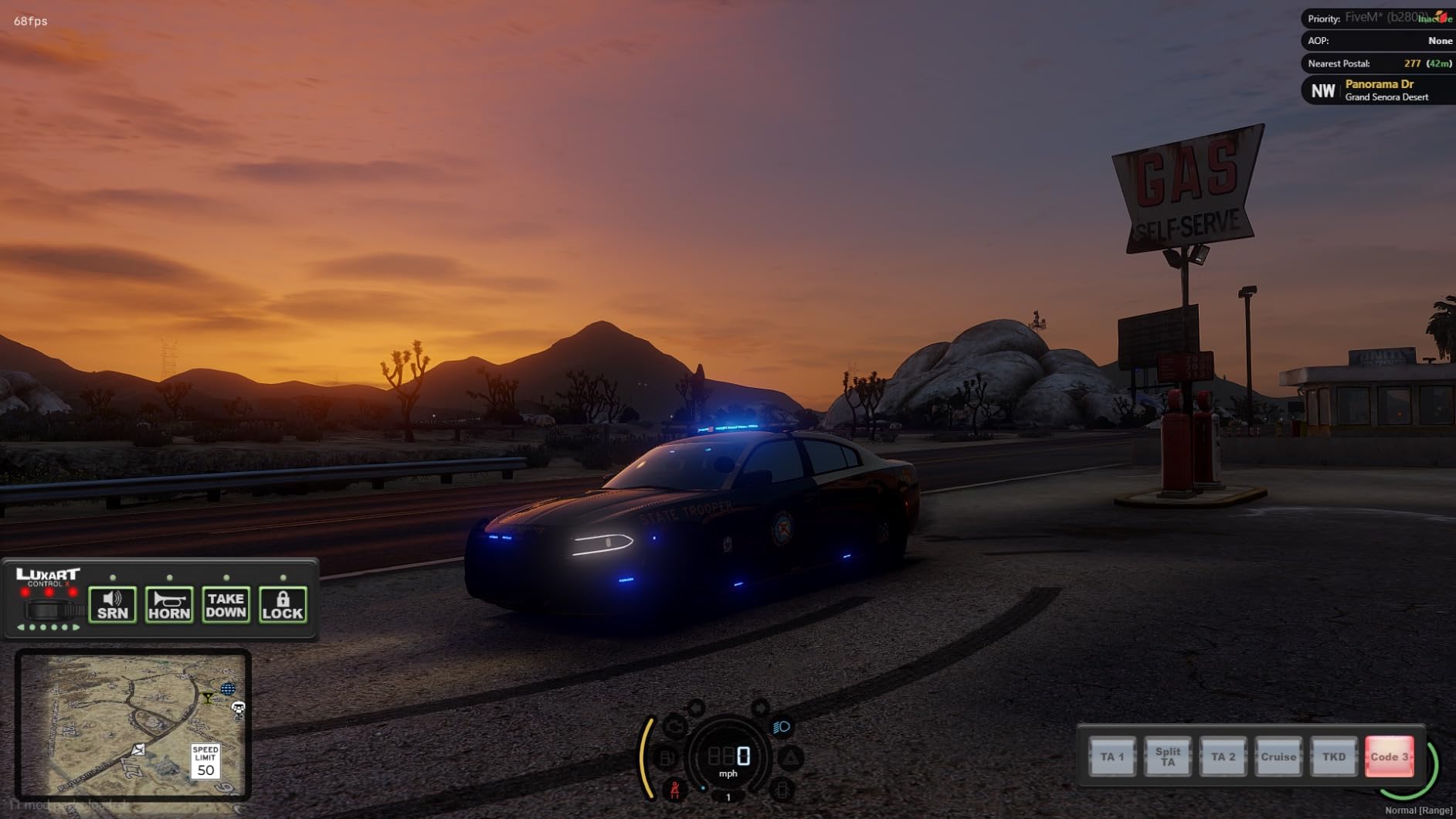Switch on Split TA lighting
Image resolution: width=1456 pixels, height=819 pixels.
click(1167, 756)
